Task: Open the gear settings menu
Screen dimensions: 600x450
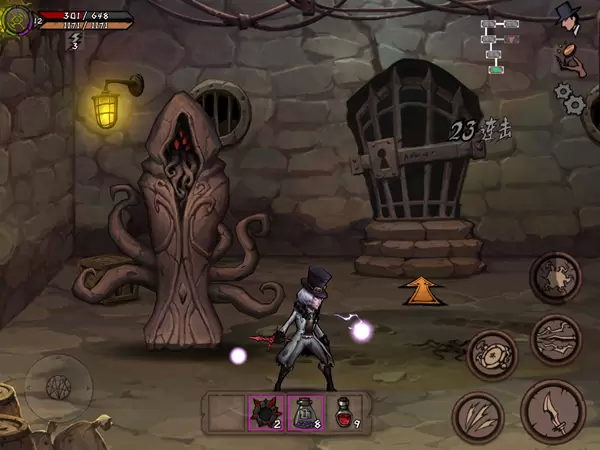Action: pos(569,97)
